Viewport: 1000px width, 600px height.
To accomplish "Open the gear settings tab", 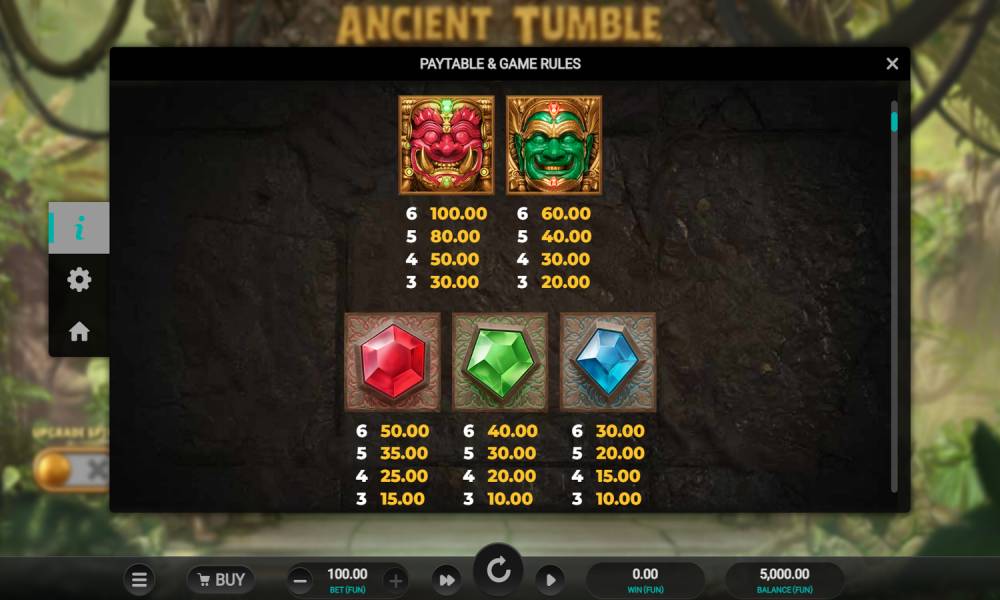I will click(79, 280).
